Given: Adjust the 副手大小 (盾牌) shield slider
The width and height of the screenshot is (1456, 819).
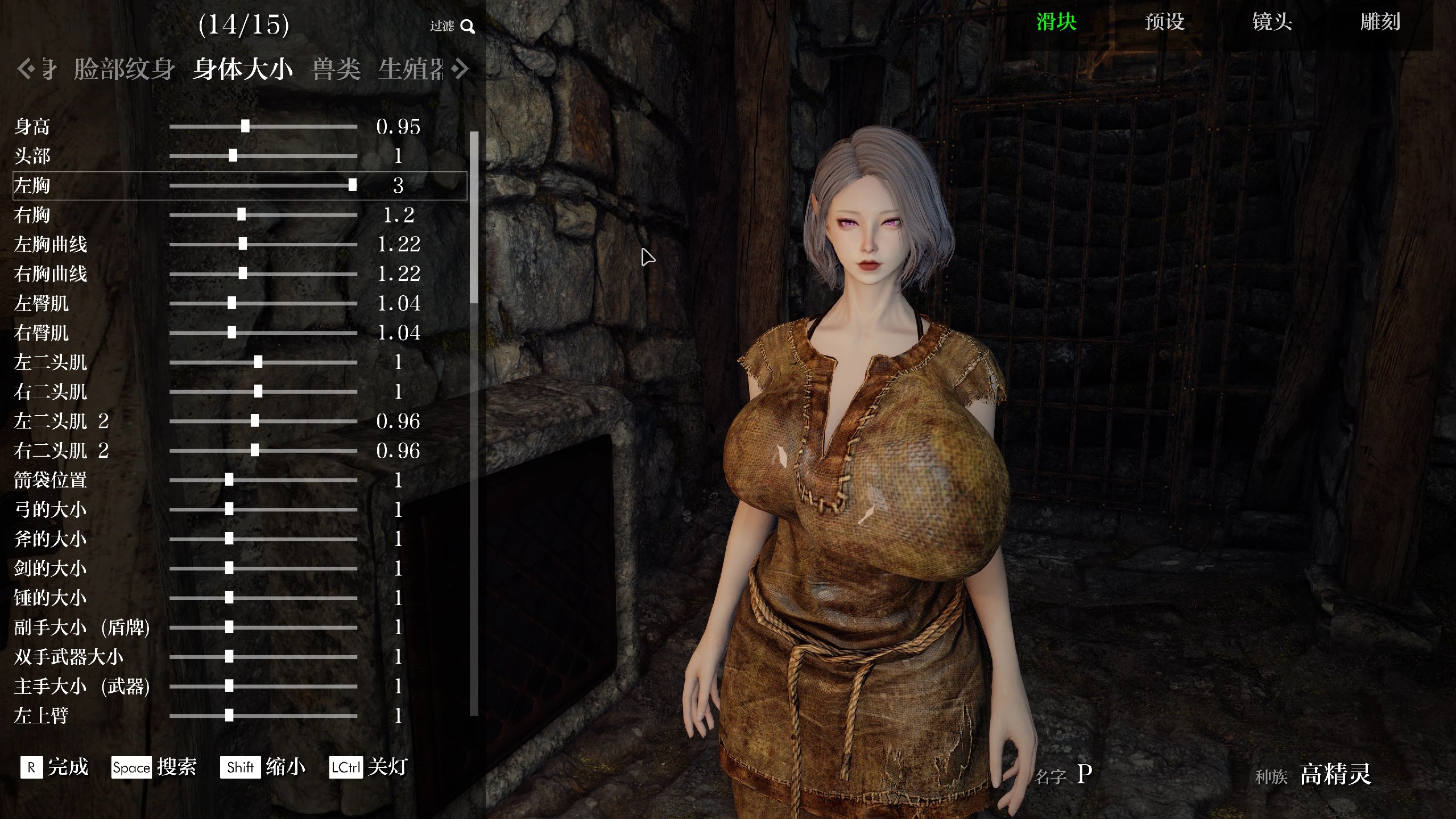Looking at the screenshot, I should click(229, 627).
